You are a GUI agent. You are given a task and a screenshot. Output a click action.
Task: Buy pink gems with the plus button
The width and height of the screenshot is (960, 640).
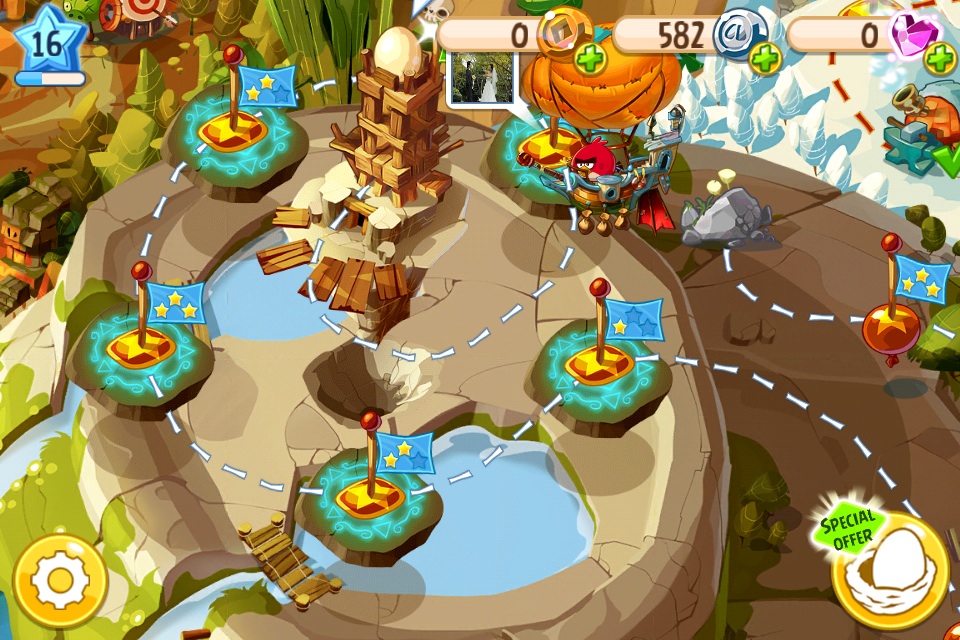939,59
